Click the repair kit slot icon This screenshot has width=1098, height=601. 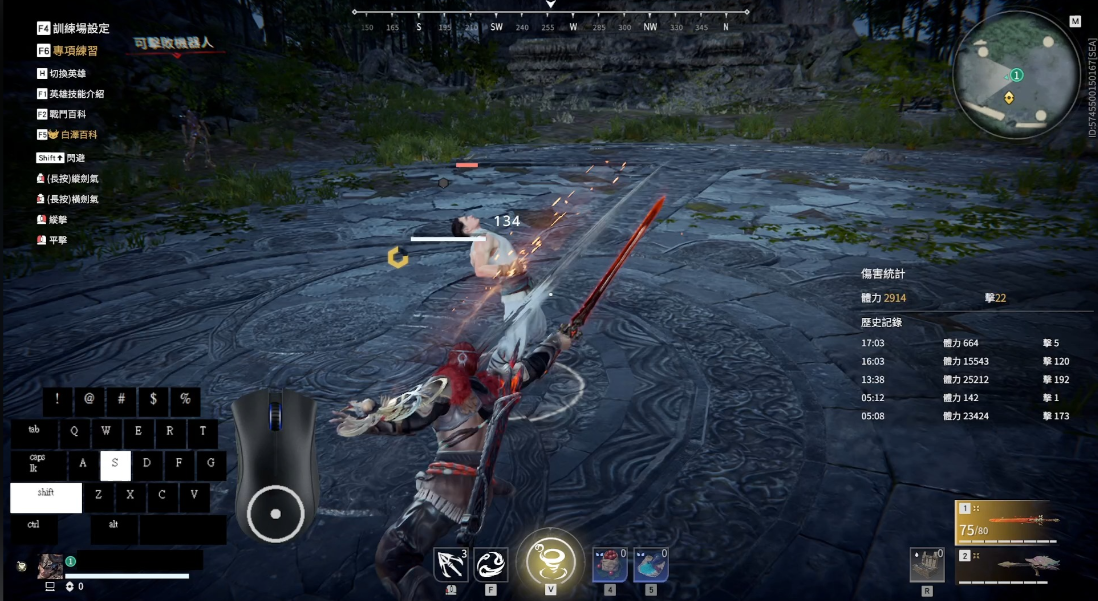927,565
